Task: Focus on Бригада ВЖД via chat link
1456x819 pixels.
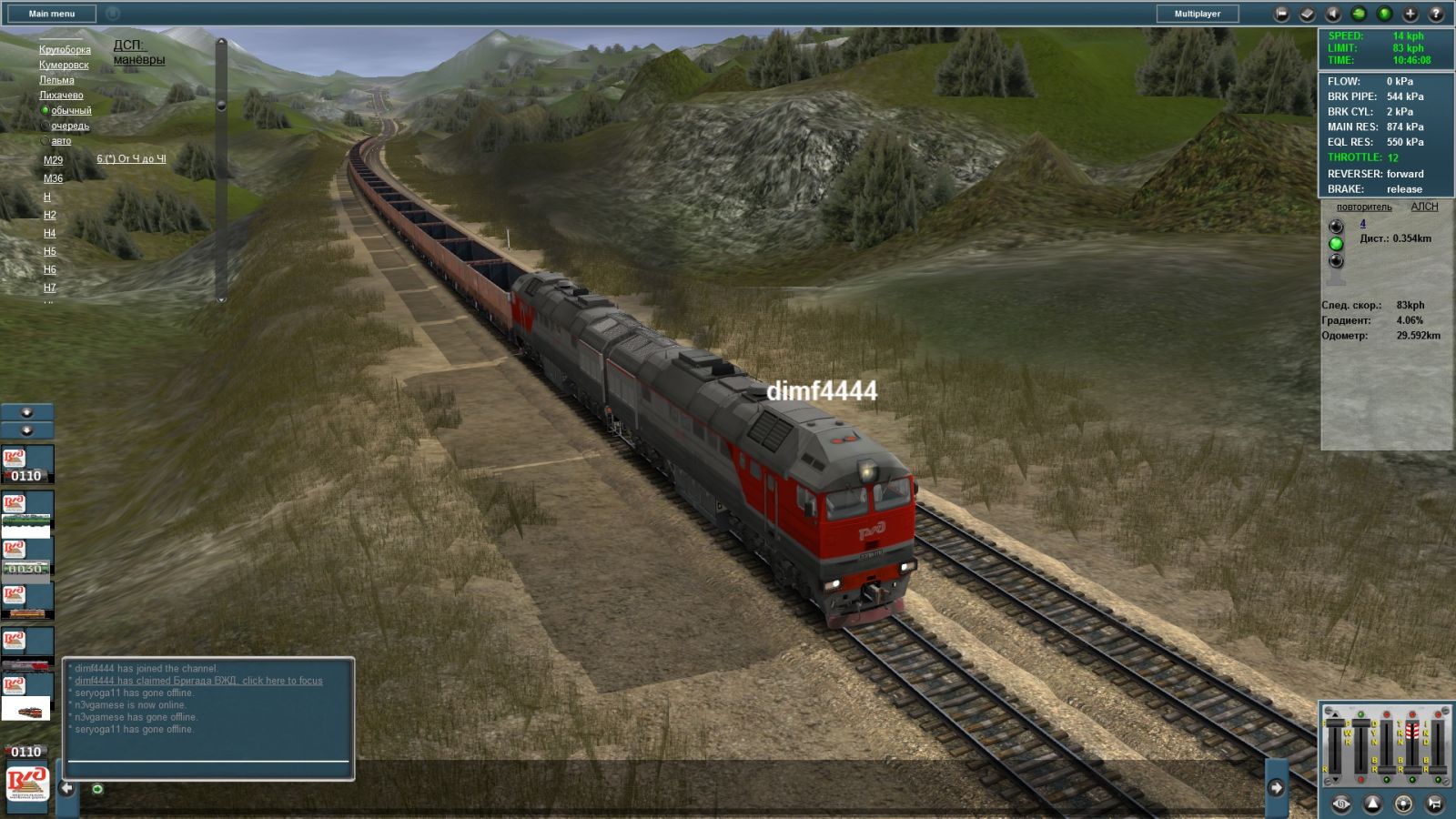Action: (x=198, y=681)
